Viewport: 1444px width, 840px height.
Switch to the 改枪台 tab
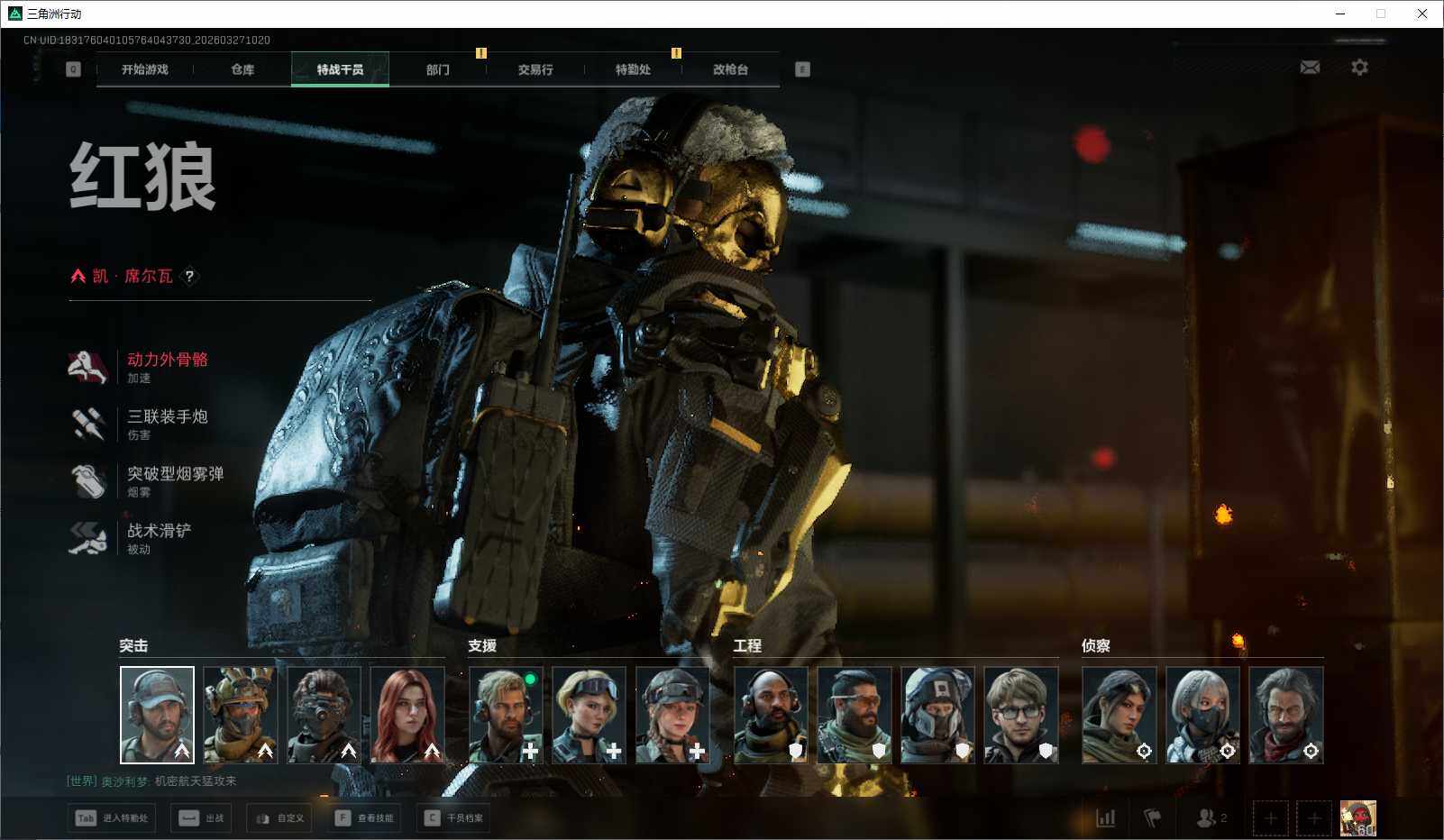[x=730, y=69]
